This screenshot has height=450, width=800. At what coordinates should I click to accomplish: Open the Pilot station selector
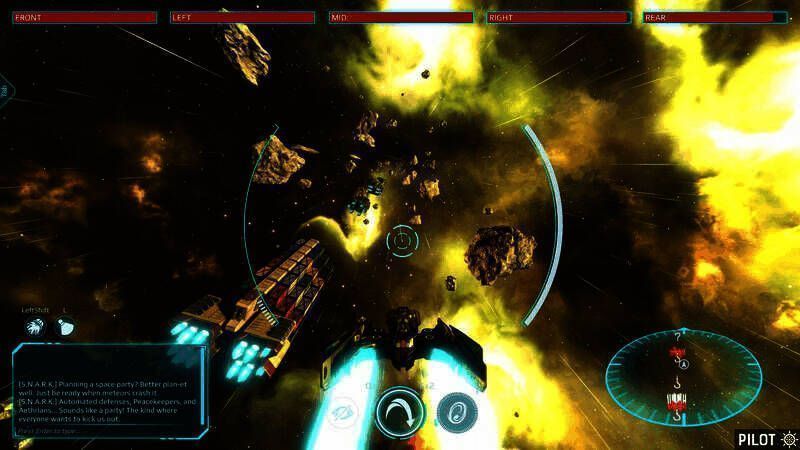768,438
